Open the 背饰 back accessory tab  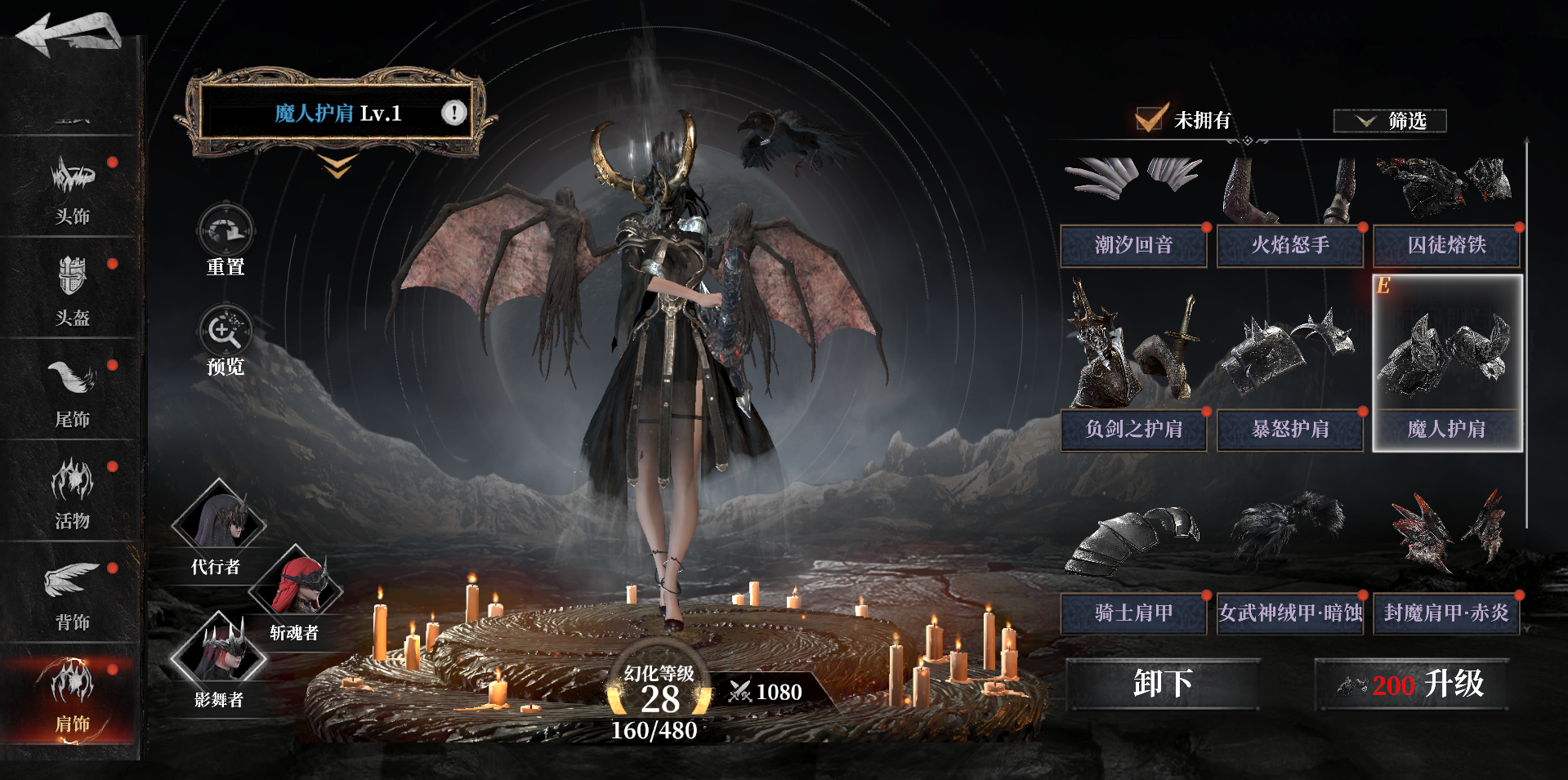pyautogui.click(x=72, y=595)
